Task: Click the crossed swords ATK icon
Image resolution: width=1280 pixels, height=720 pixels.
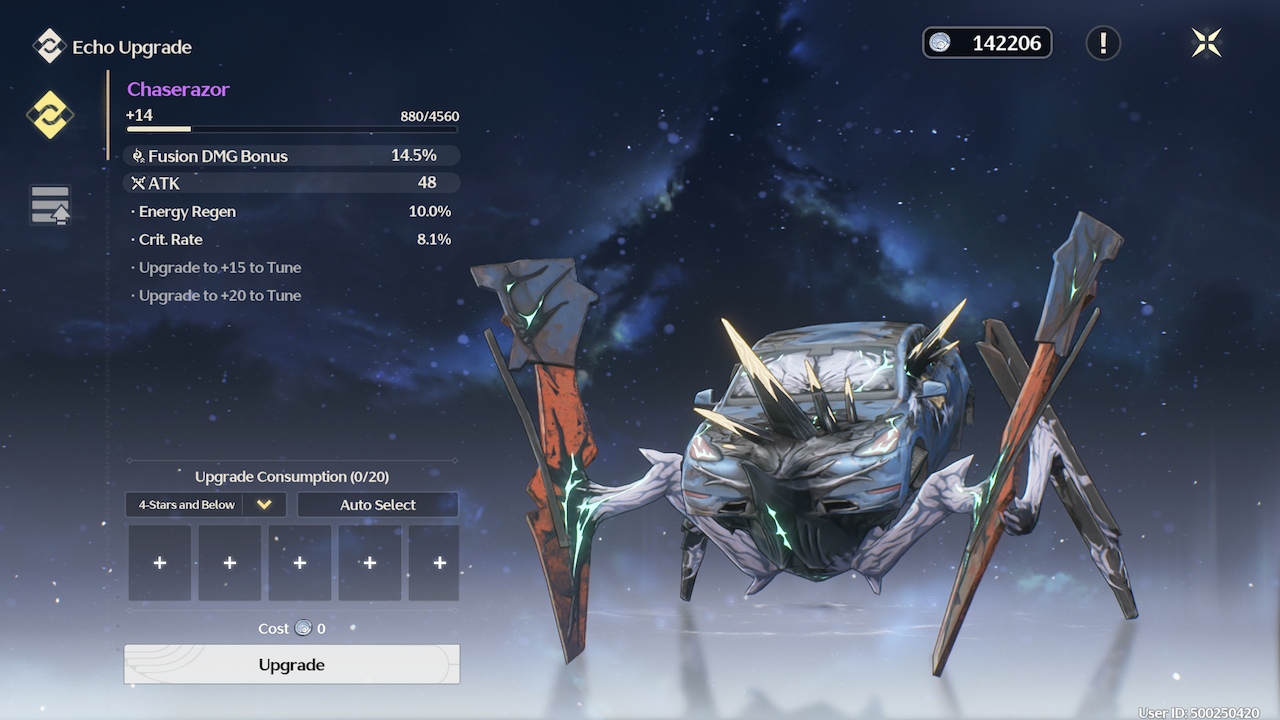Action: 138,183
